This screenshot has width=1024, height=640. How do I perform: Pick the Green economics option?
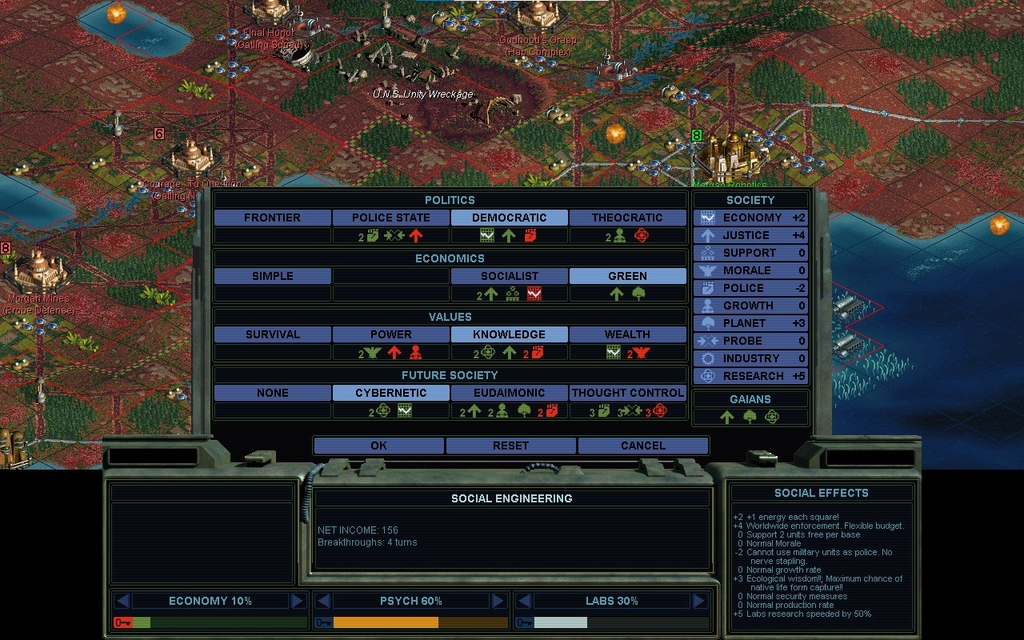[627, 276]
